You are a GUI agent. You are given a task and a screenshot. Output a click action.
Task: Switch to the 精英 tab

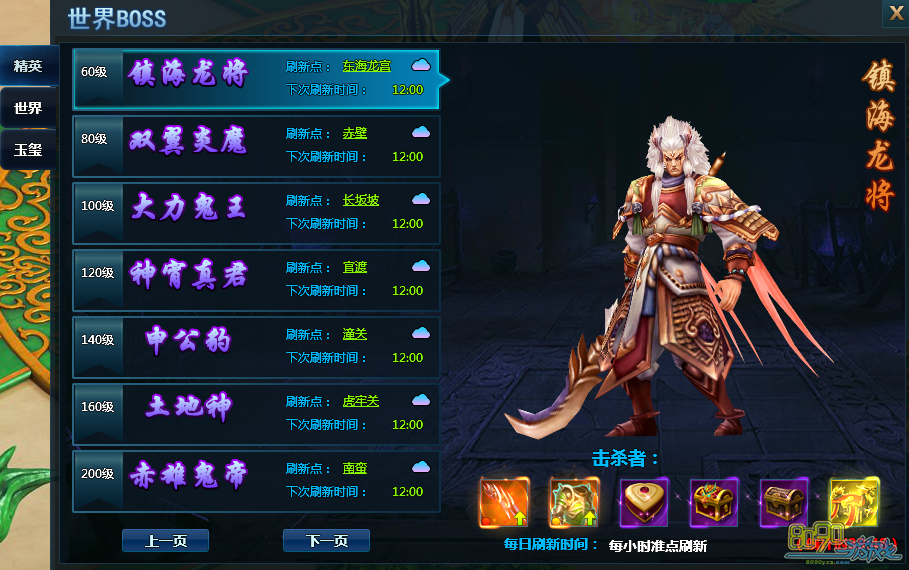click(28, 66)
